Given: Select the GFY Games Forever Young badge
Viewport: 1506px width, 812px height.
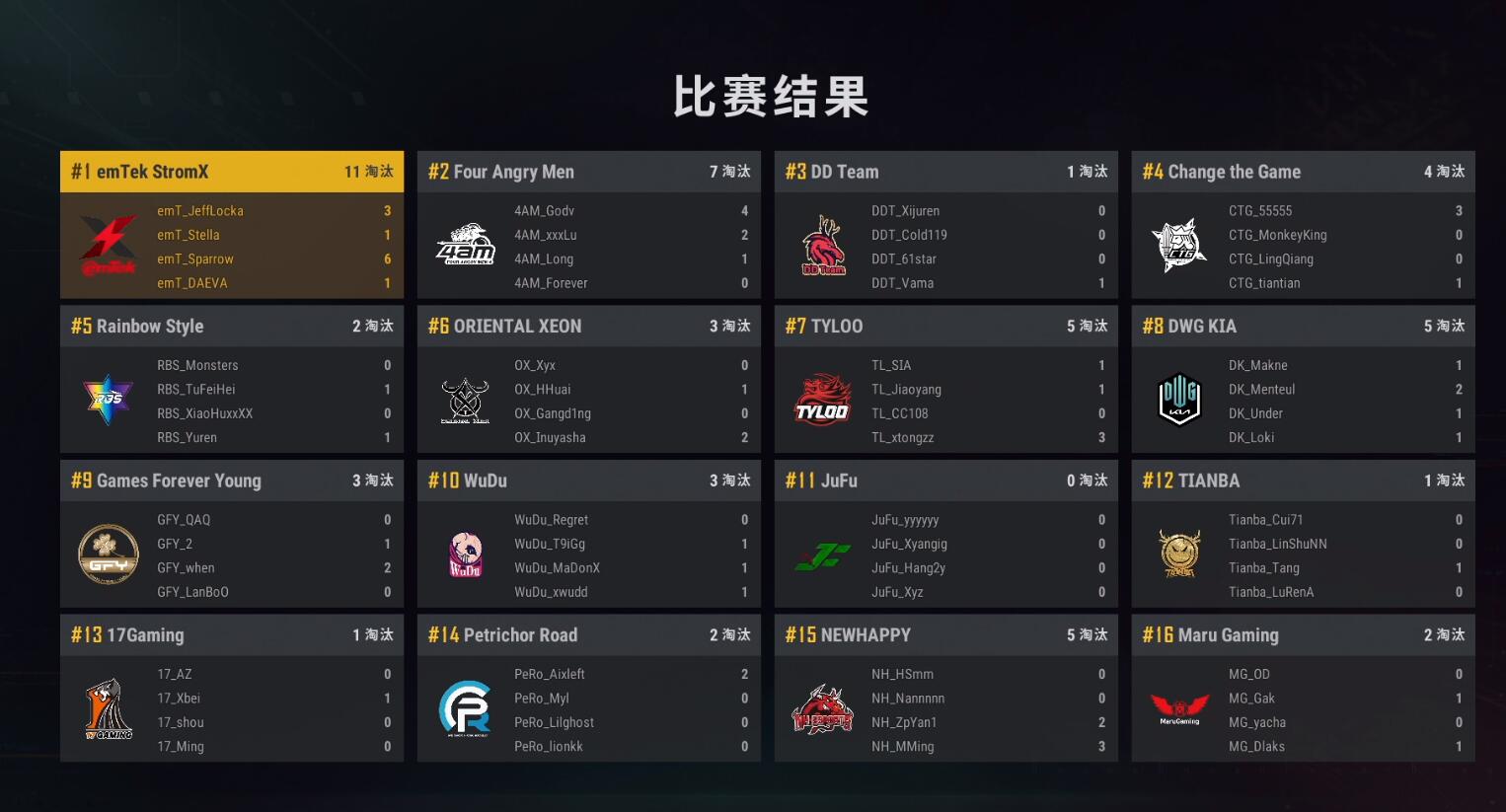Looking at the screenshot, I should tap(109, 554).
